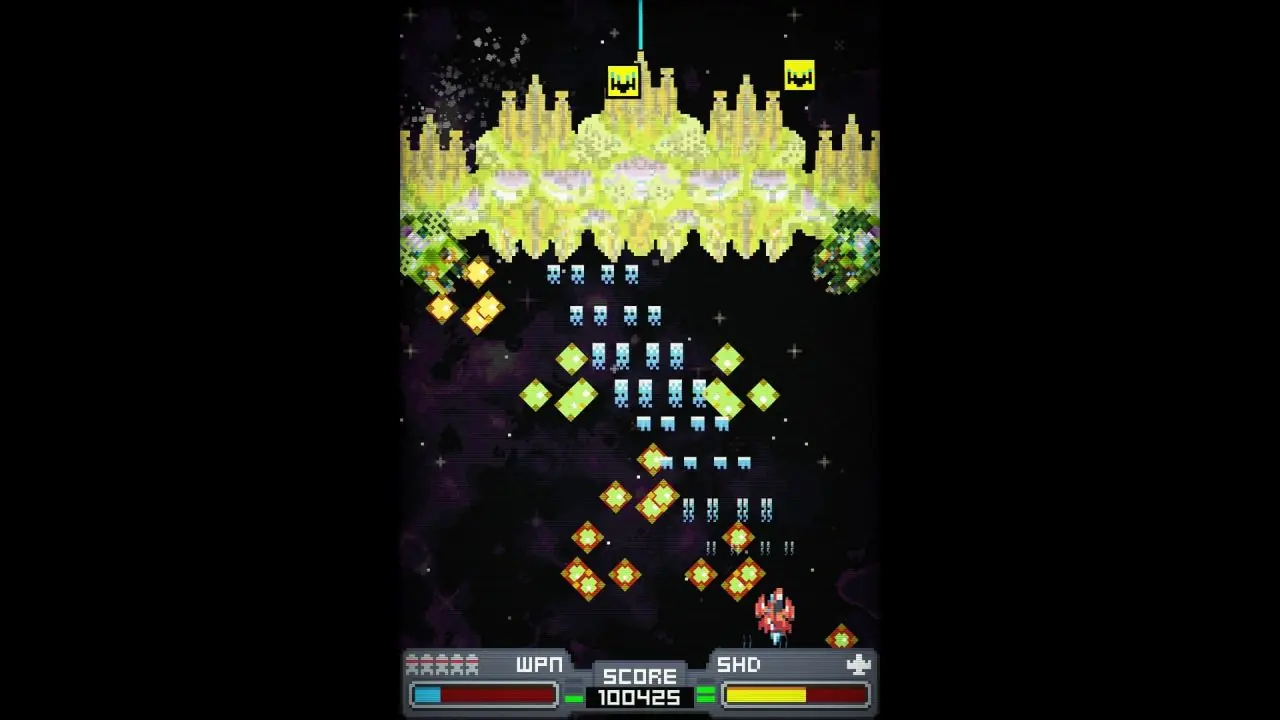Click the middle invader icon to toggle it
The width and height of the screenshot is (1280, 720).
tap(441, 663)
